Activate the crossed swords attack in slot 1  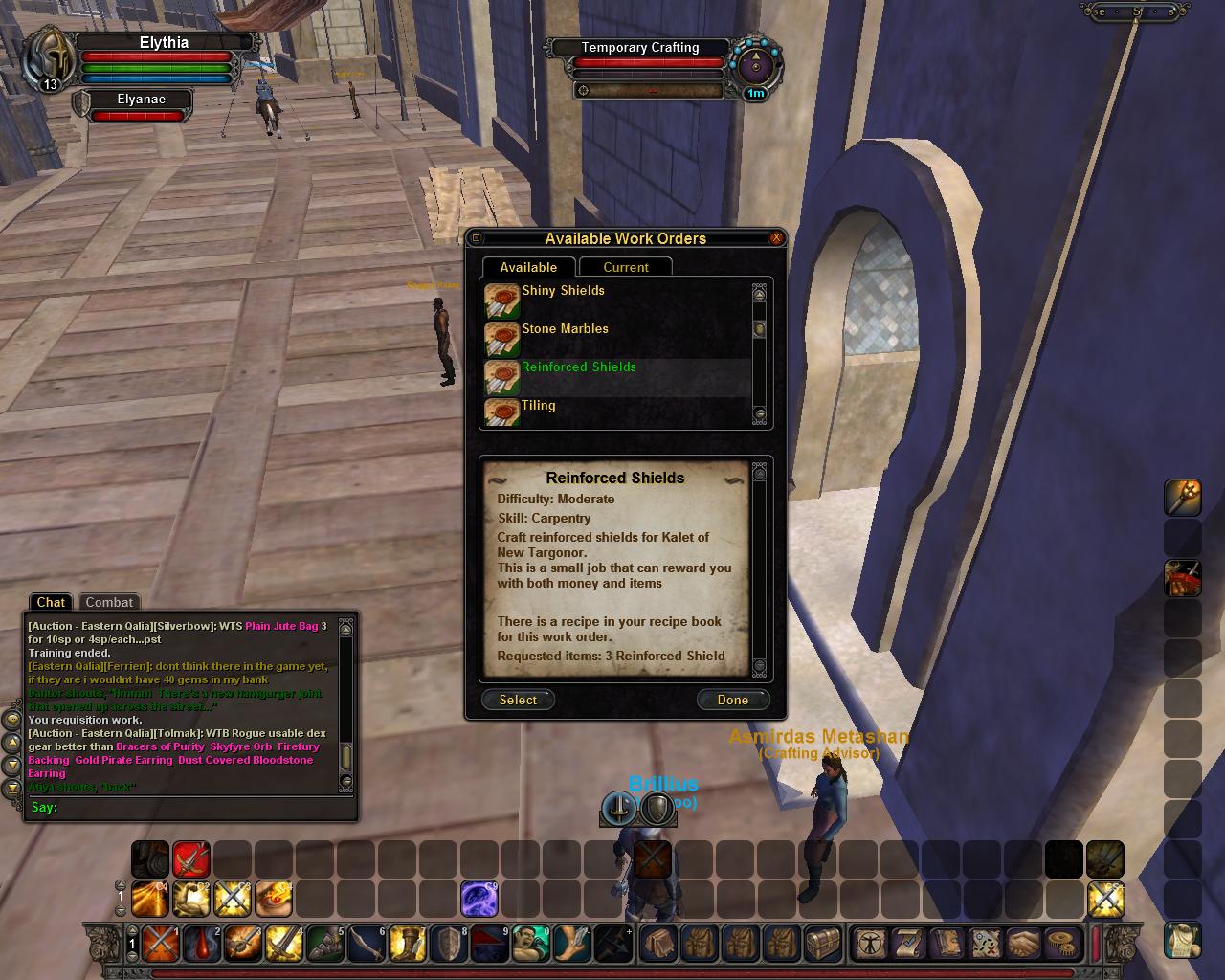coord(160,945)
